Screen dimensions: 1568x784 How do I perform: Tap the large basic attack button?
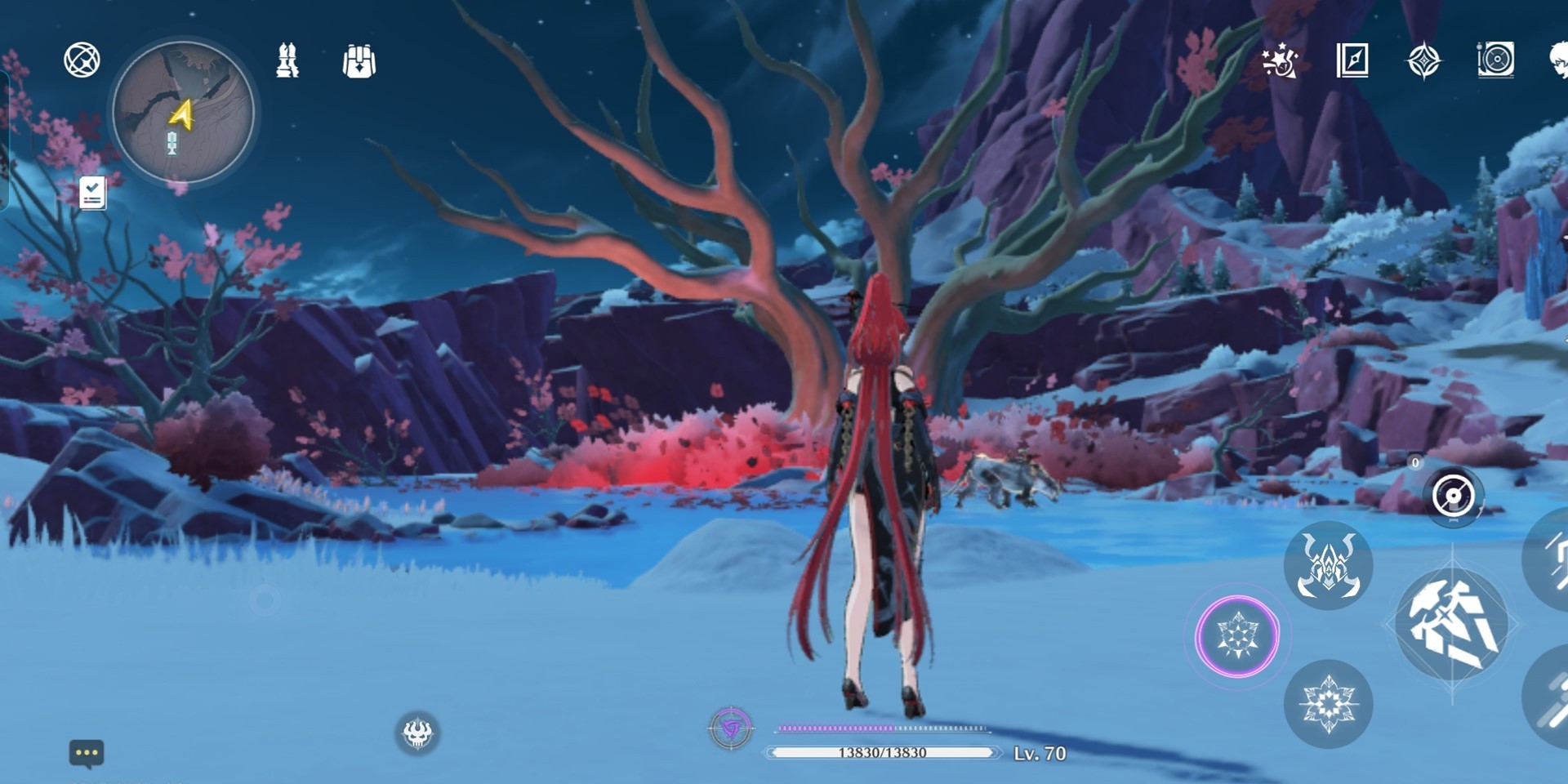[x=1452, y=625]
